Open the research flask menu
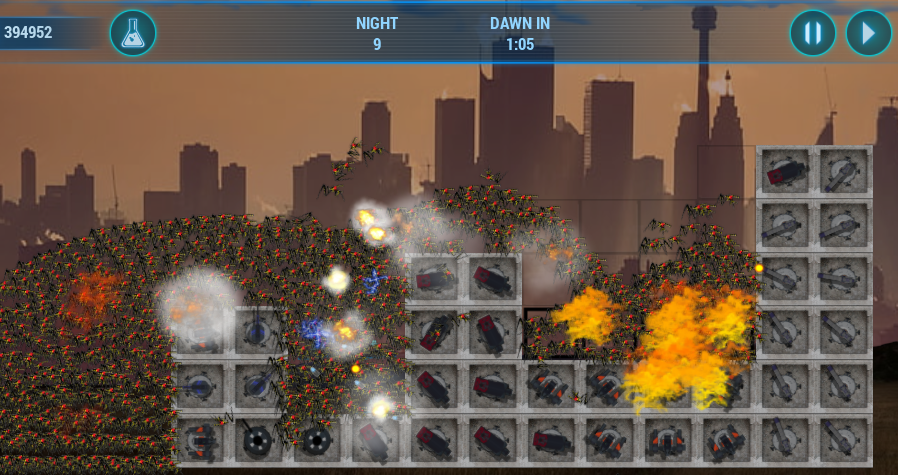Image resolution: width=898 pixels, height=475 pixels. pyautogui.click(x=132, y=33)
